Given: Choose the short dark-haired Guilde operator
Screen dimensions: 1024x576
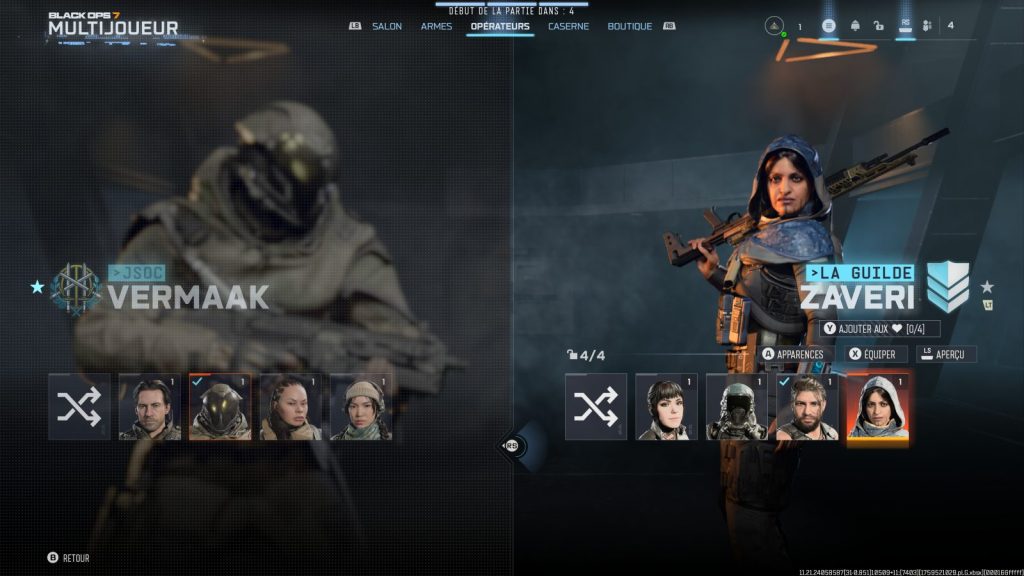Looking at the screenshot, I should (x=666, y=407).
